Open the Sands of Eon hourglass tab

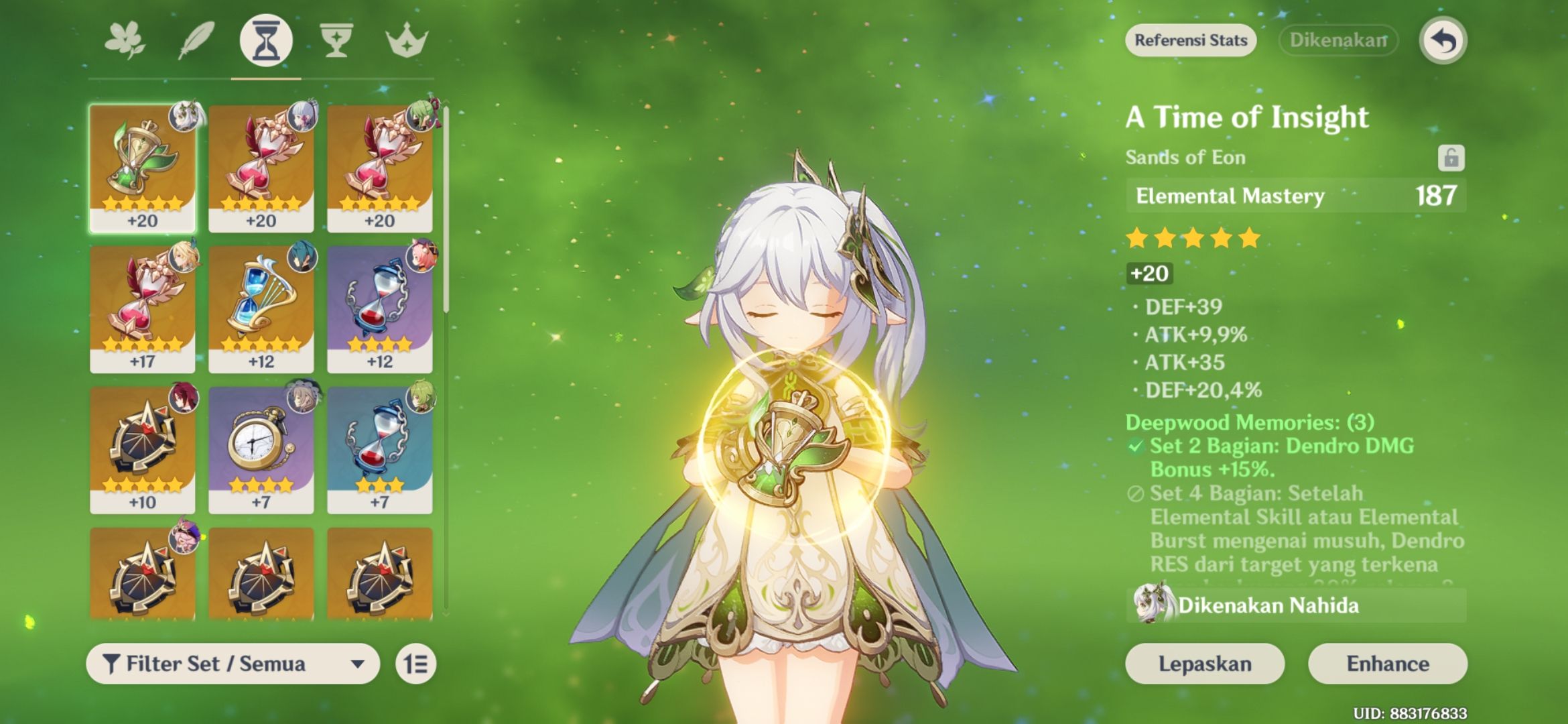(x=267, y=40)
